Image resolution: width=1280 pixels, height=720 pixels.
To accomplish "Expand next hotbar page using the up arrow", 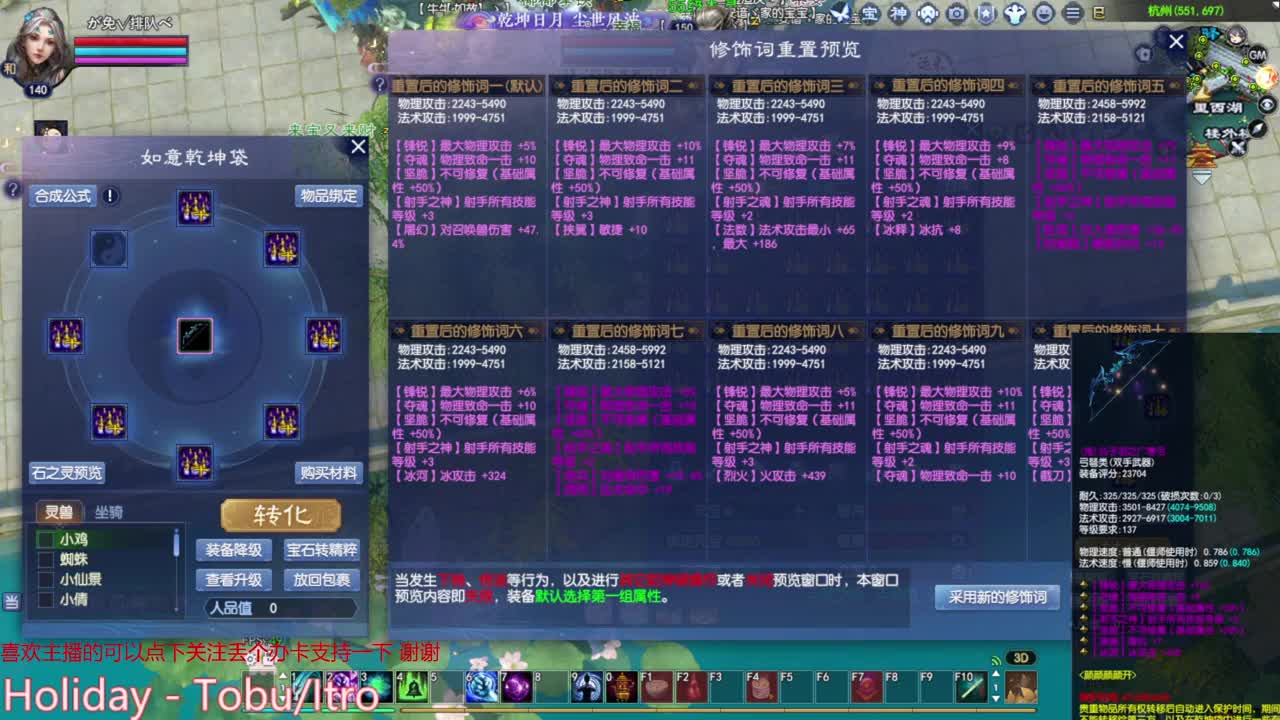I will [x=996, y=673].
